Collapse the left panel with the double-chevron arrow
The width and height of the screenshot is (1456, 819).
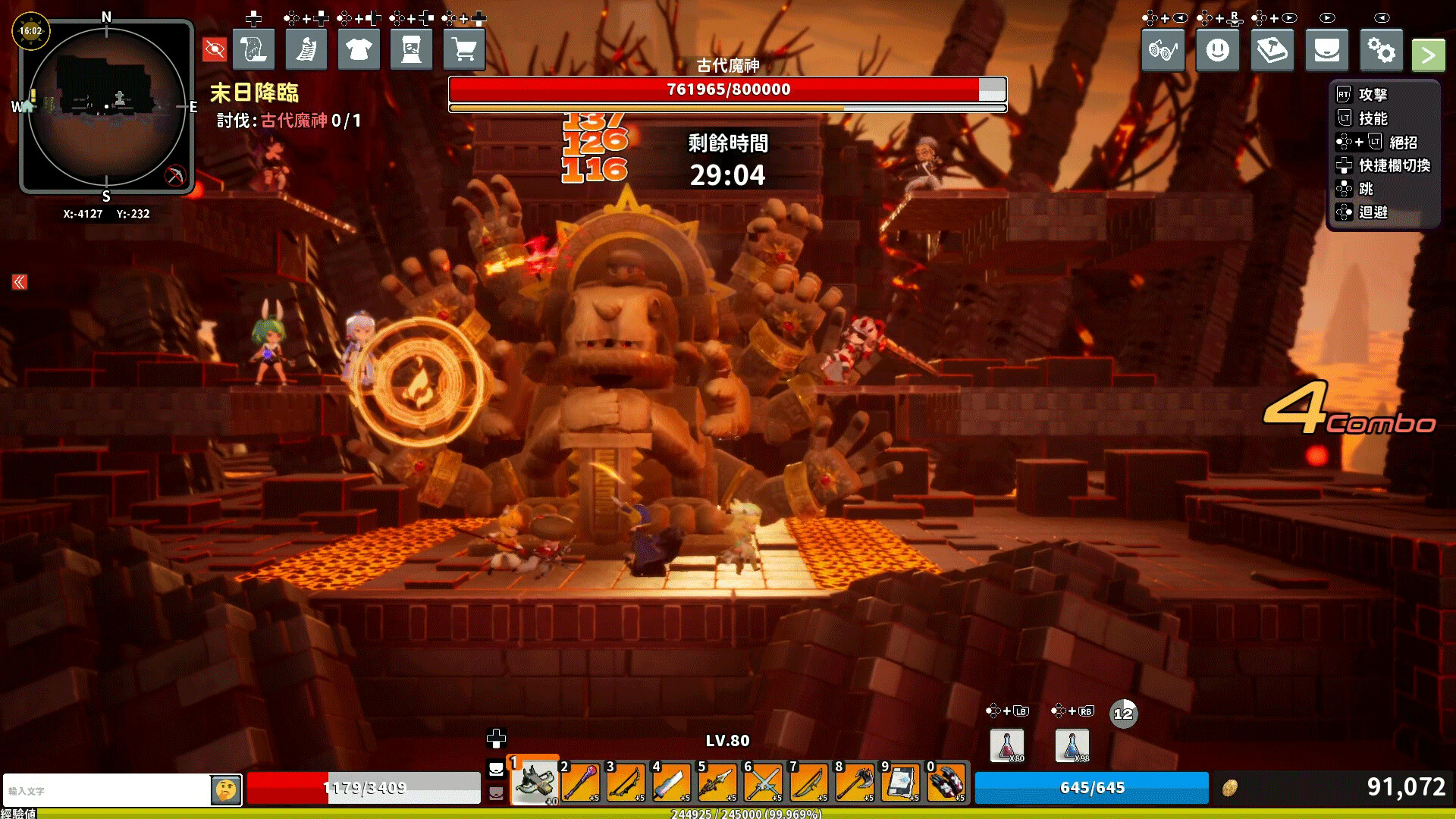click(18, 281)
